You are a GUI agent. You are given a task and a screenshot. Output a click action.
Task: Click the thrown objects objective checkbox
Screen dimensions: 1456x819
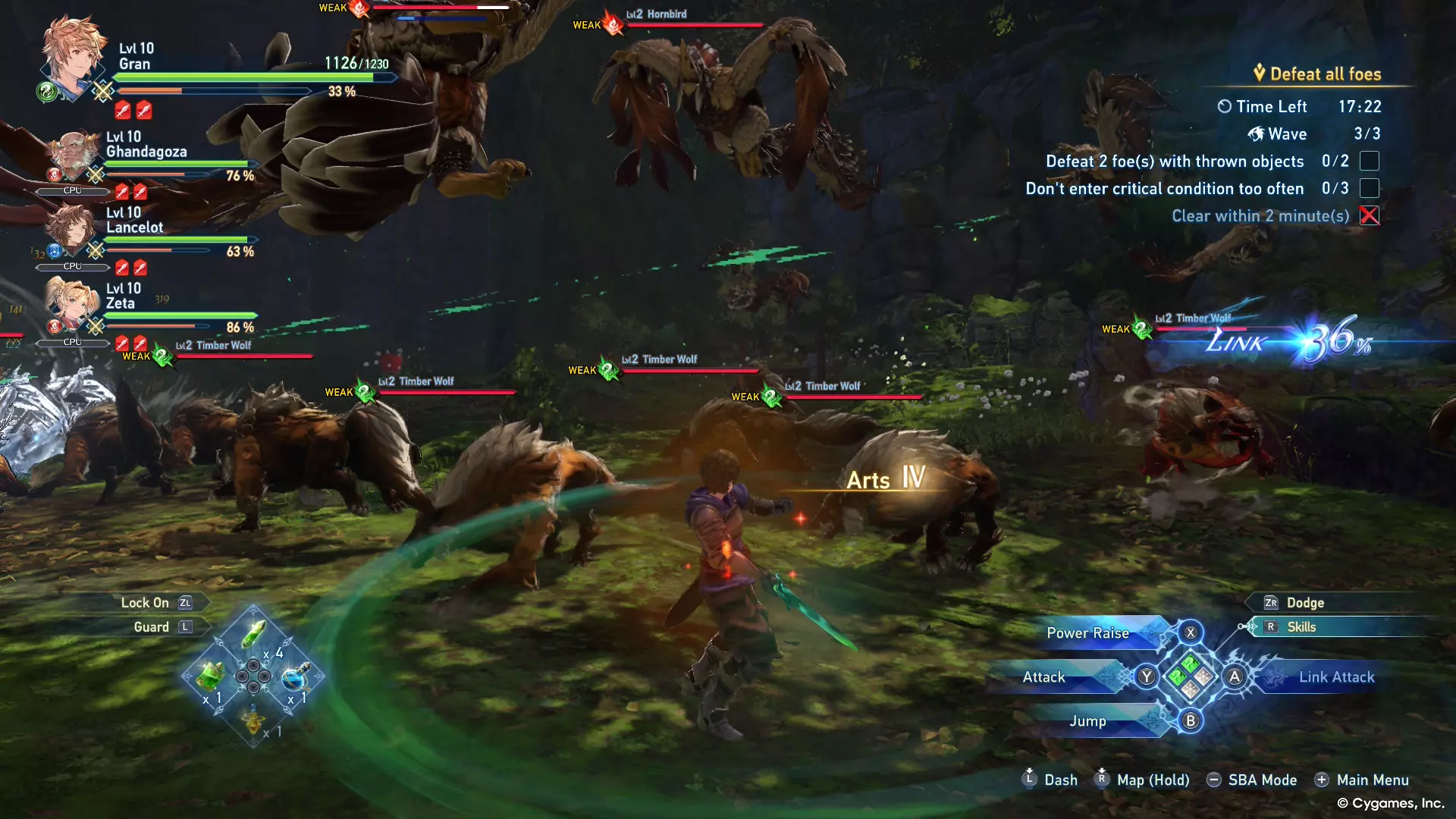coord(1369,162)
